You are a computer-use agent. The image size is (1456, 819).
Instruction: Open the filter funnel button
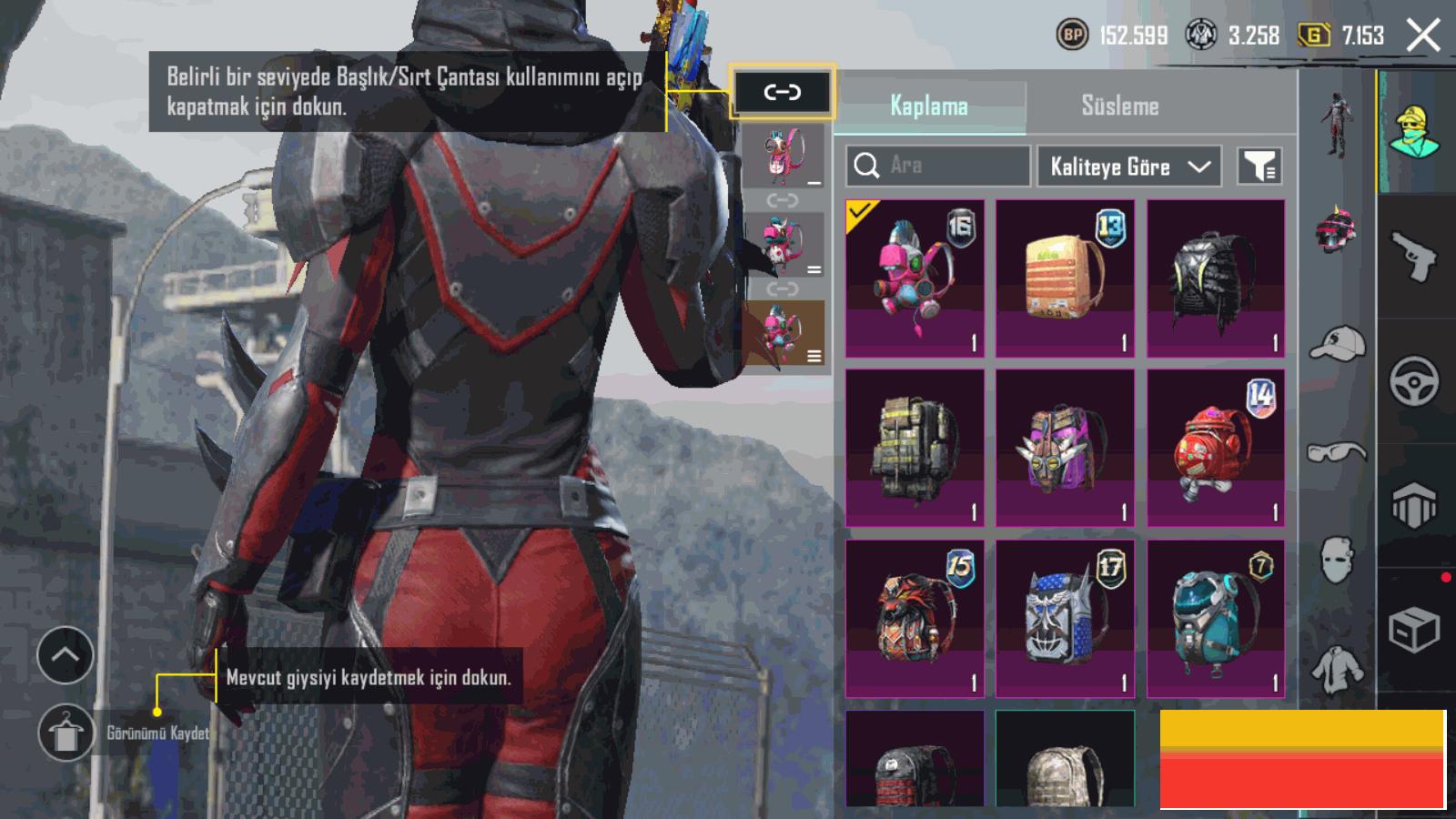1259,167
